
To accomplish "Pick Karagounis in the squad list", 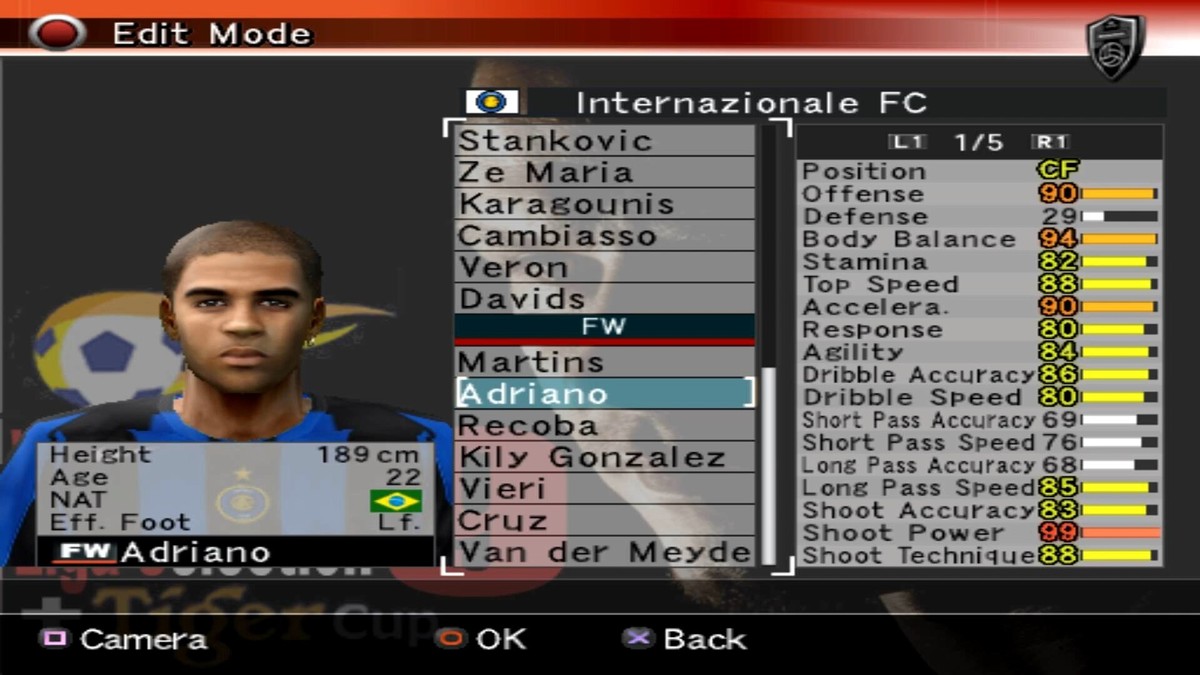I will [604, 204].
